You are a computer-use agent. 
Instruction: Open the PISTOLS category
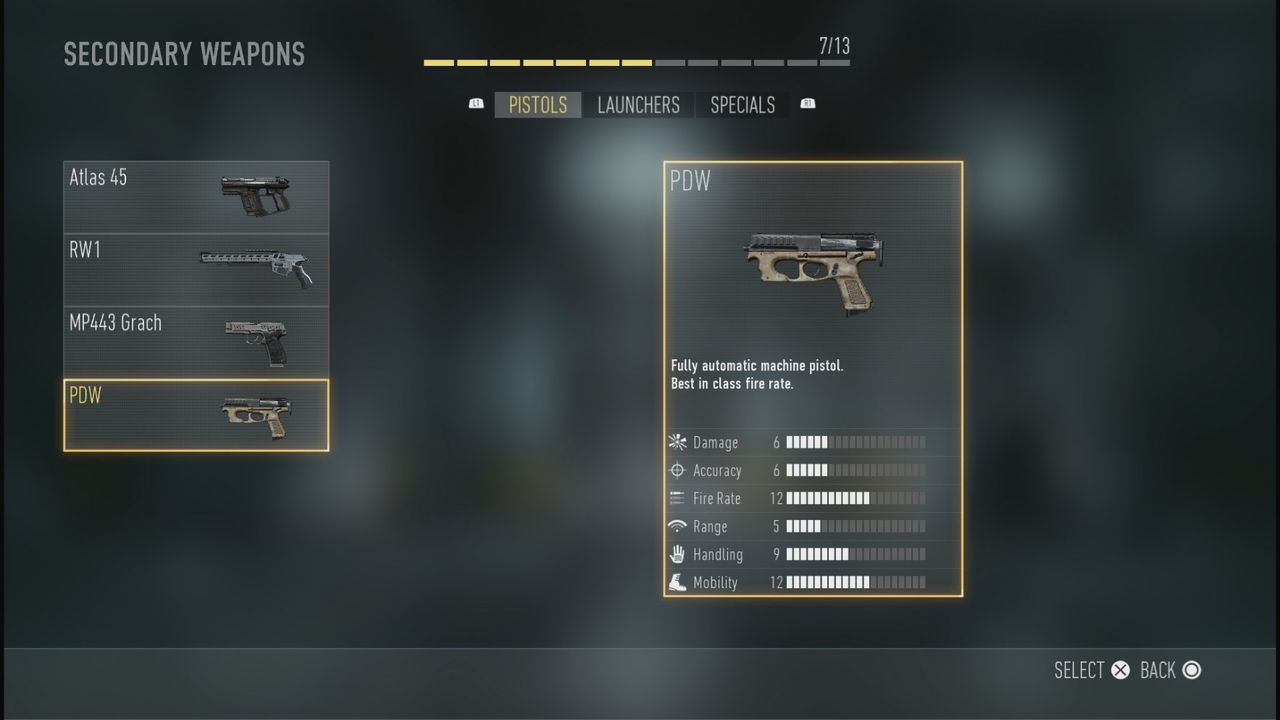tap(537, 105)
